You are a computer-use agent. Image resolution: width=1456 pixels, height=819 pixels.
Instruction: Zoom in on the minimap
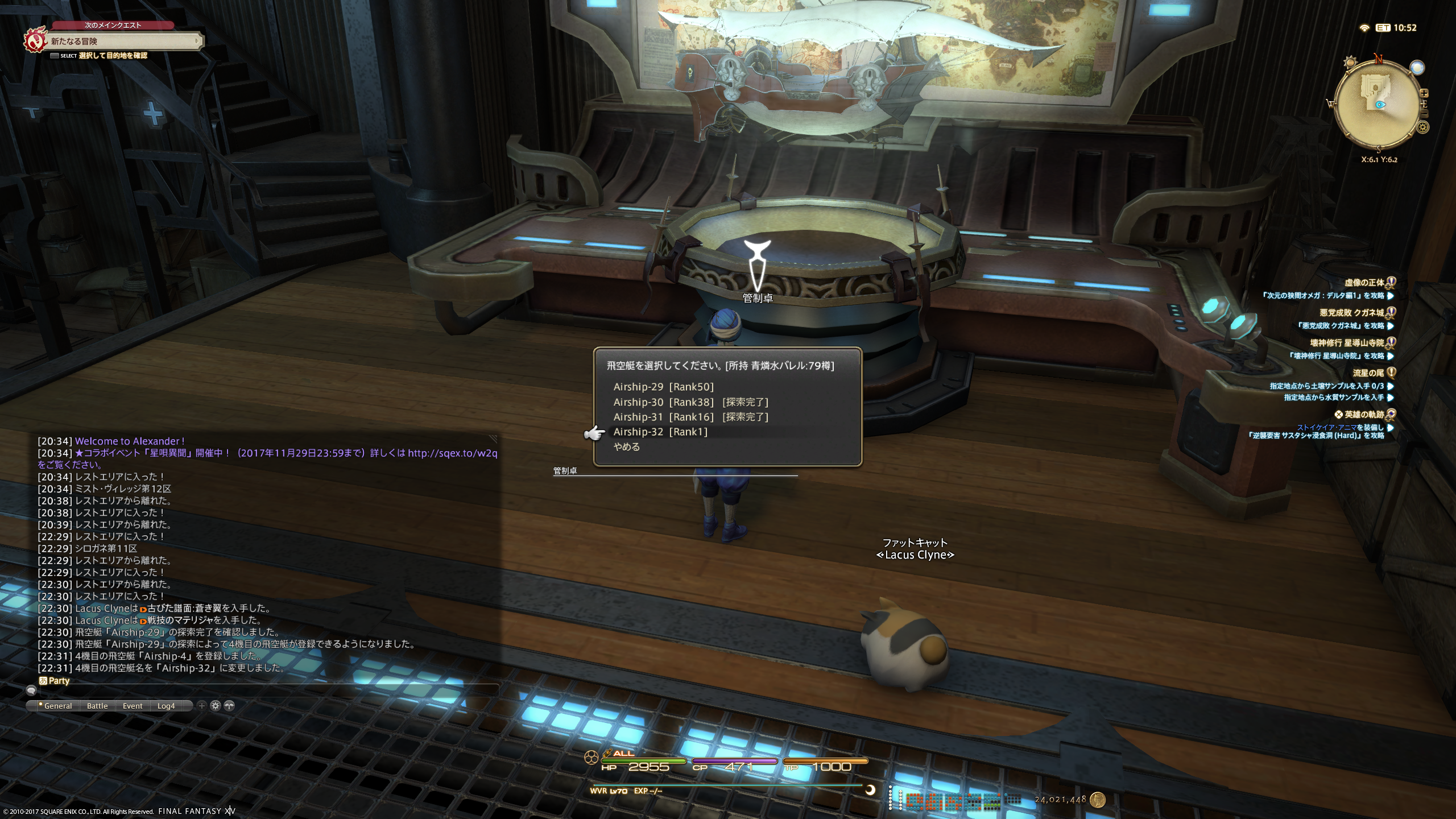1424,93
